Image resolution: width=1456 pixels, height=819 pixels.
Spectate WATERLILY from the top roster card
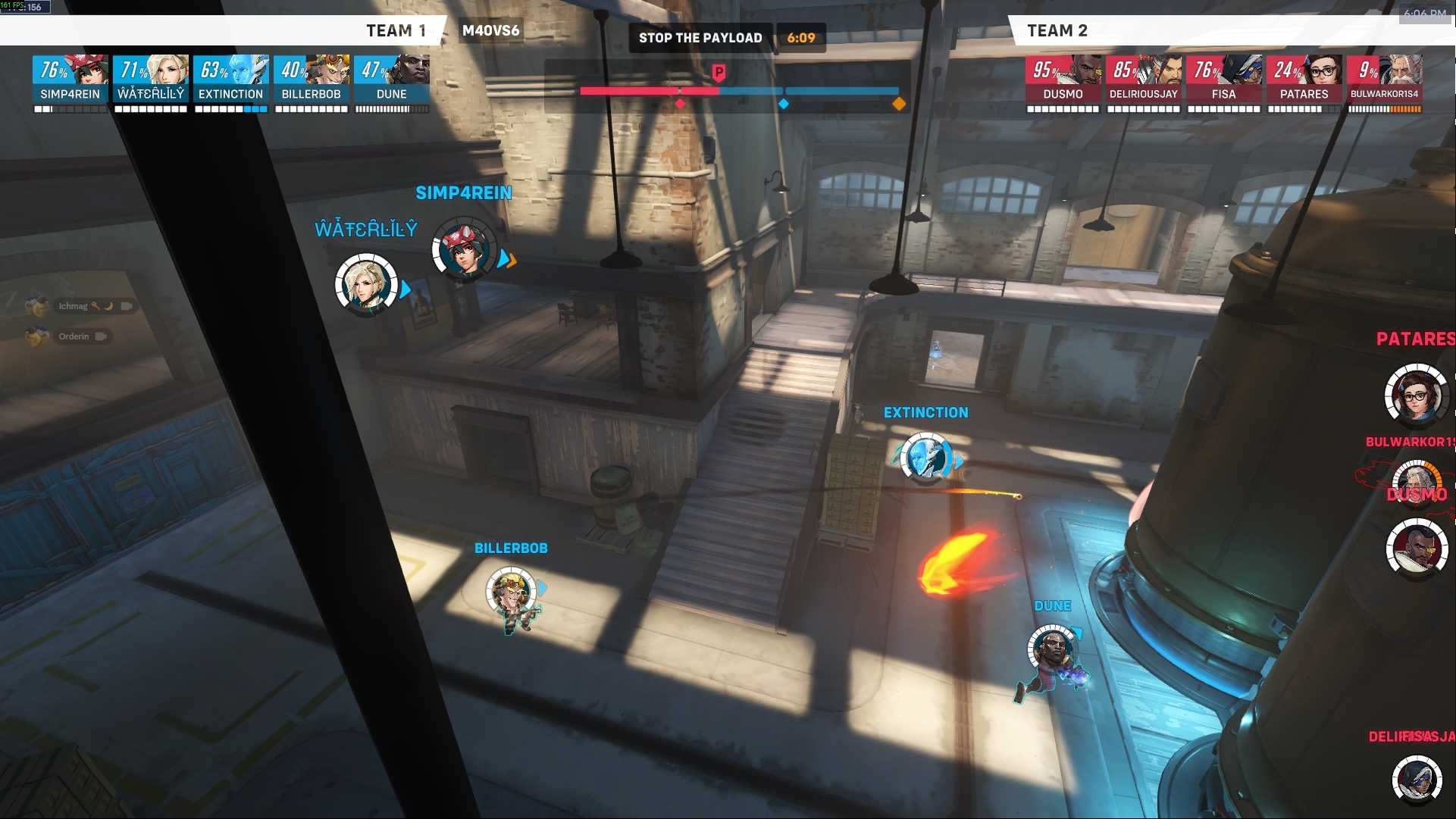[x=151, y=79]
